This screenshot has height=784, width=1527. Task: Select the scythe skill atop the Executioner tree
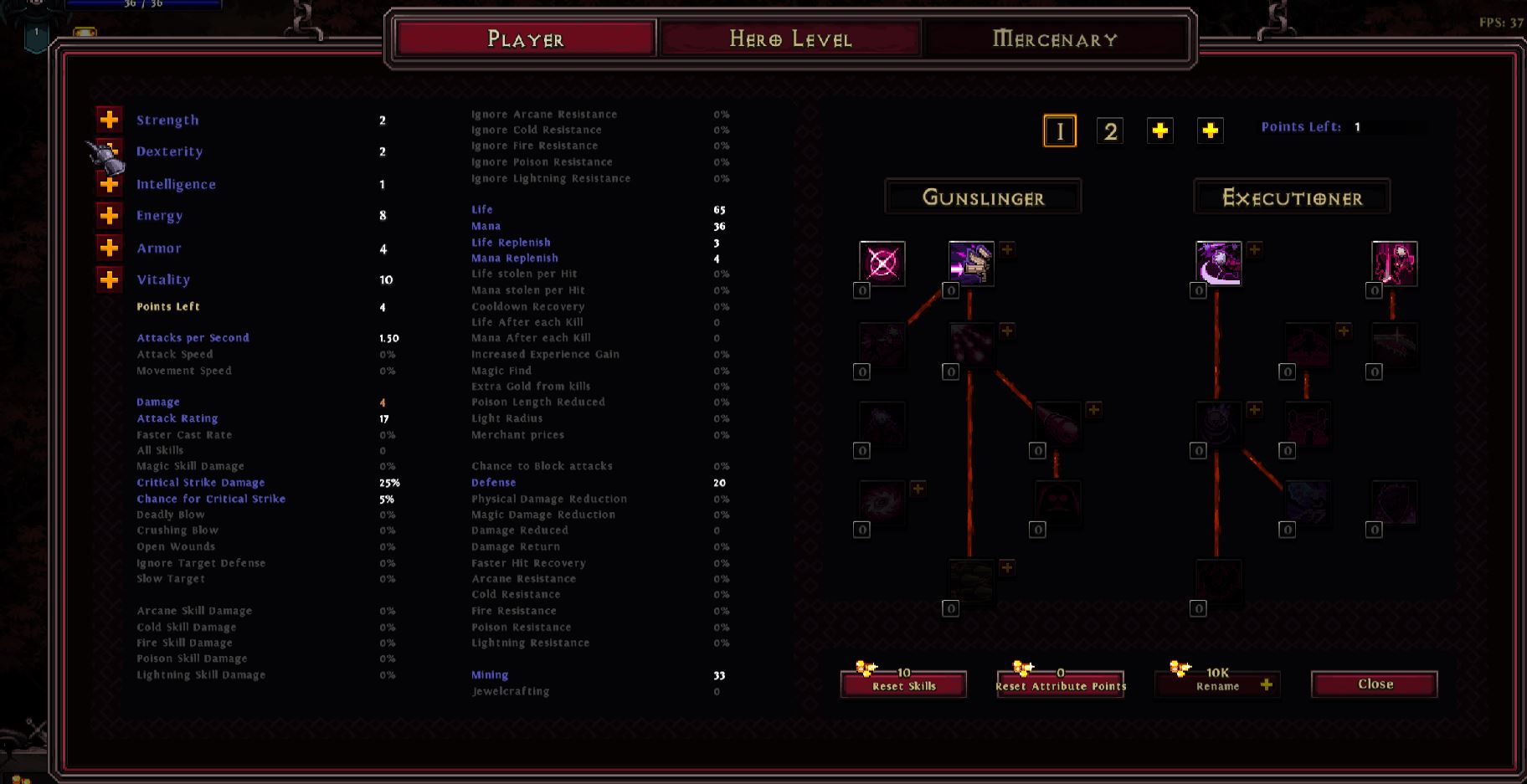coord(1218,263)
